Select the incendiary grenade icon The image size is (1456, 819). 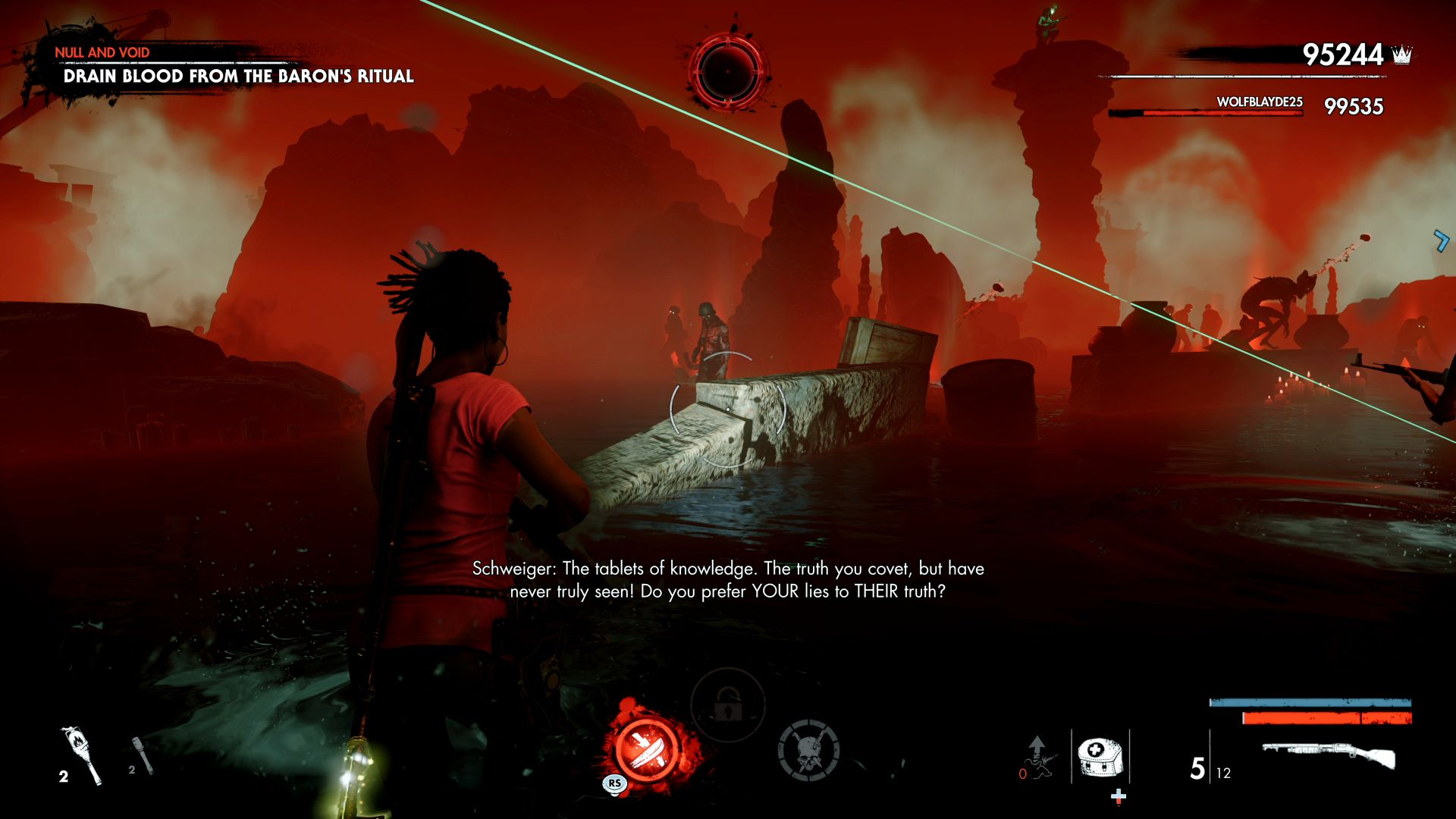pos(80,755)
